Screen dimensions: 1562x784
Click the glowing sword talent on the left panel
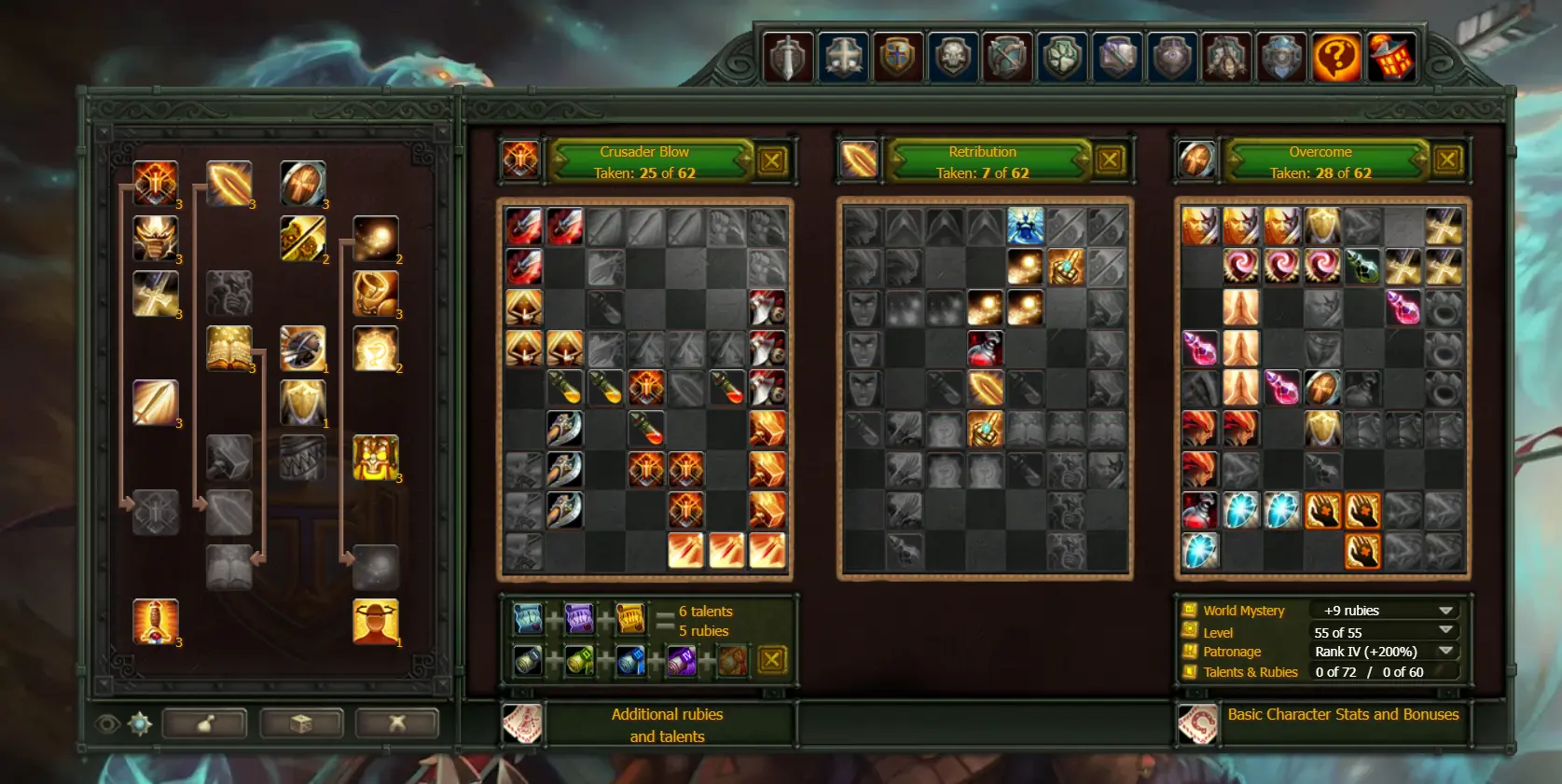pos(156,401)
